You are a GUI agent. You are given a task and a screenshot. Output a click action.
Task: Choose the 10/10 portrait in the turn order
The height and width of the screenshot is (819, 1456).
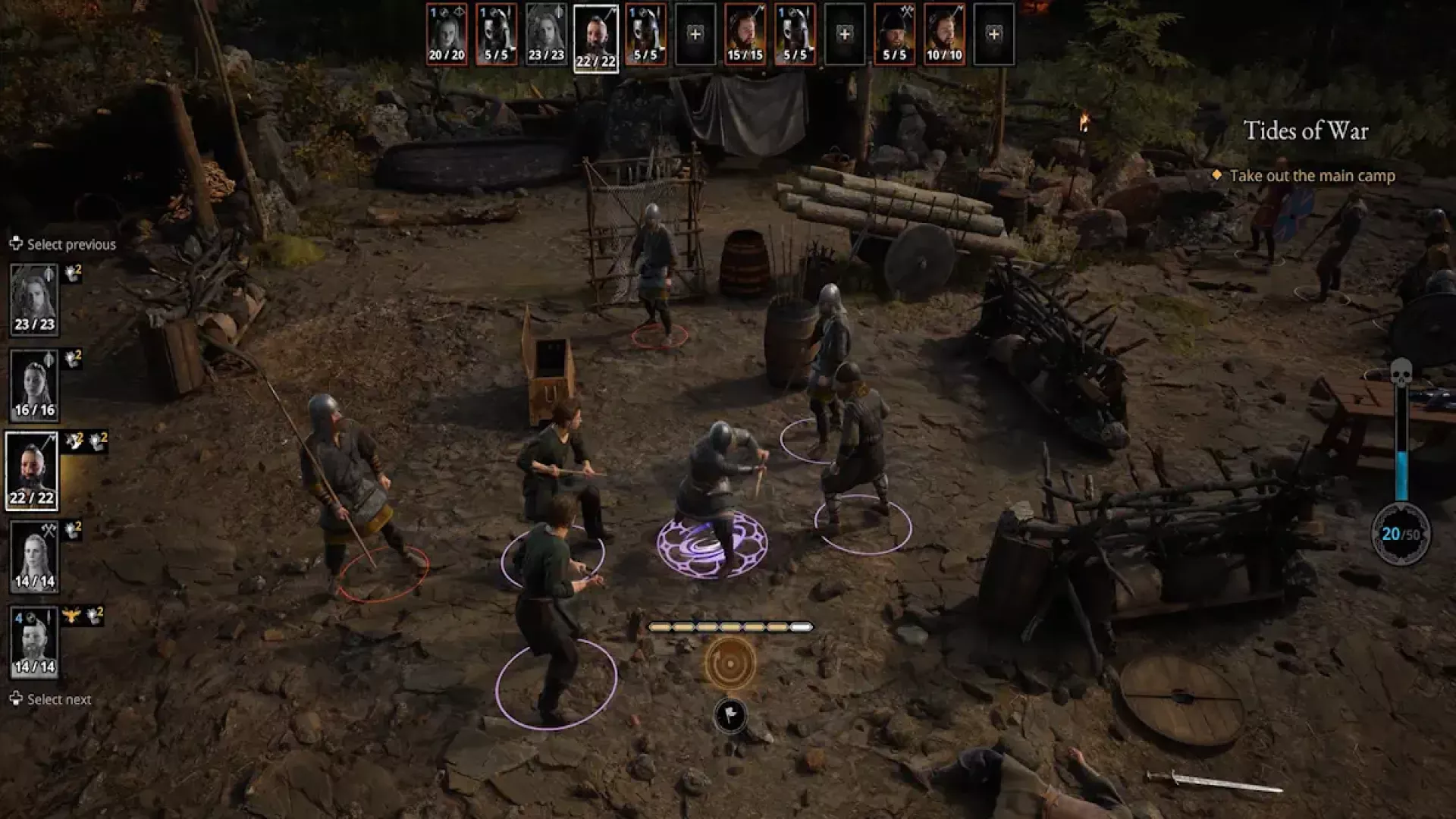point(944,35)
